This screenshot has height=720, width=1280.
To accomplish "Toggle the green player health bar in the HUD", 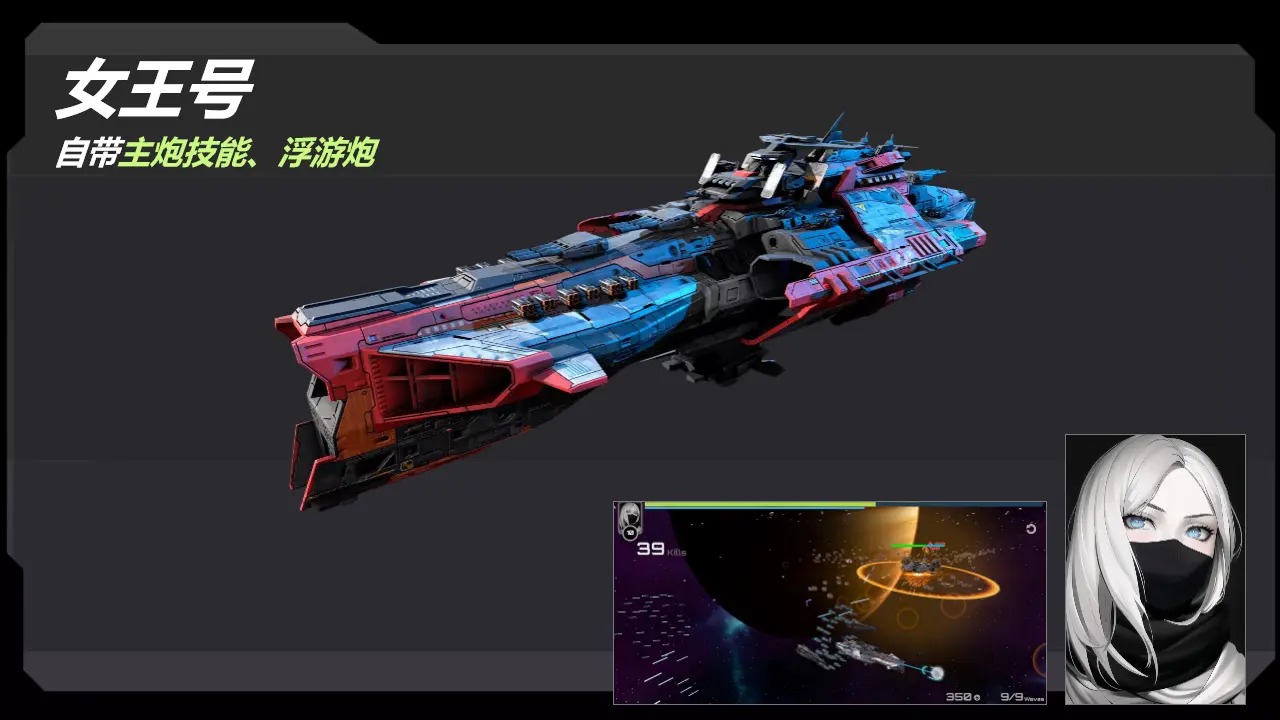I will pyautogui.click(x=750, y=504).
